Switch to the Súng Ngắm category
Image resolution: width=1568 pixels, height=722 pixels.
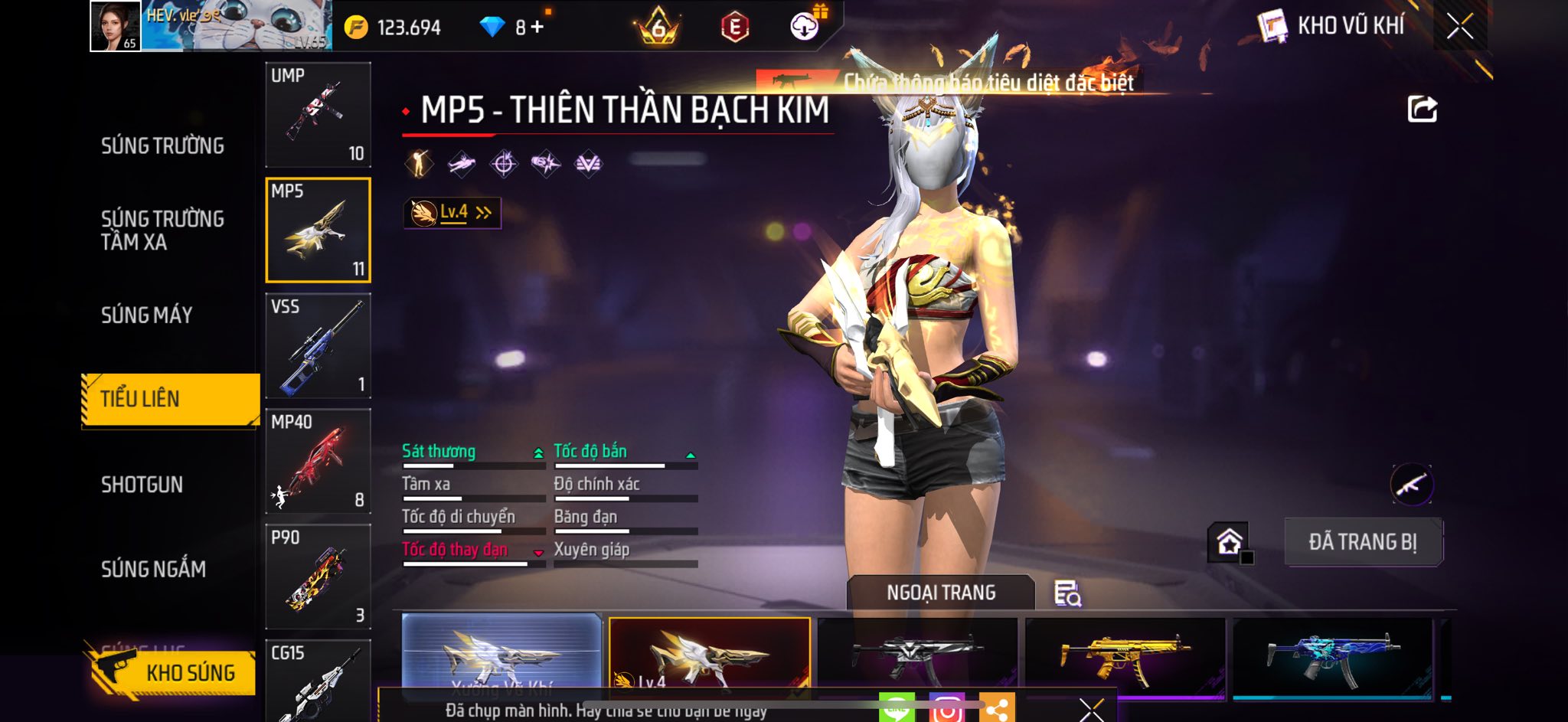(153, 569)
